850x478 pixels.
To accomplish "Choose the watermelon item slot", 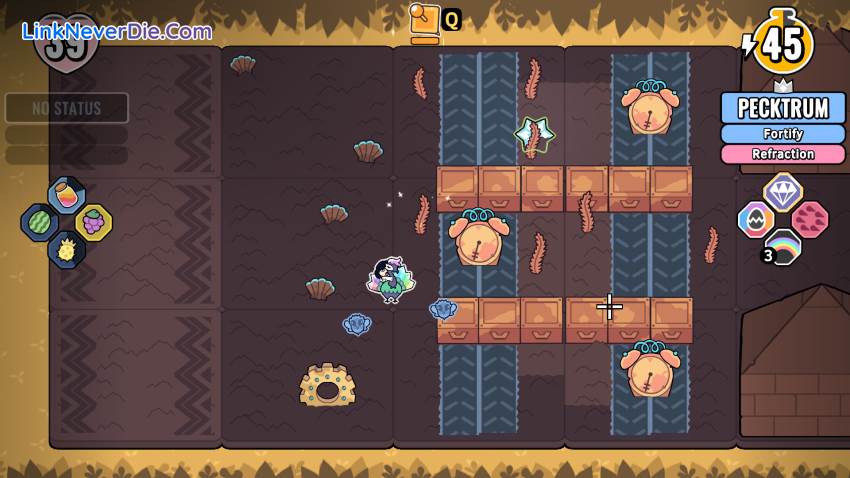I will [40, 222].
